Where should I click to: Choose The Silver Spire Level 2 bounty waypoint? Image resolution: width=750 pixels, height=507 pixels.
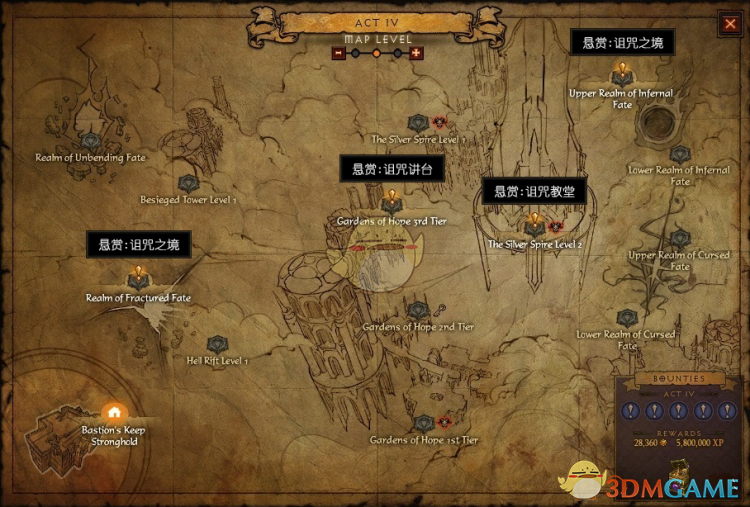534,226
